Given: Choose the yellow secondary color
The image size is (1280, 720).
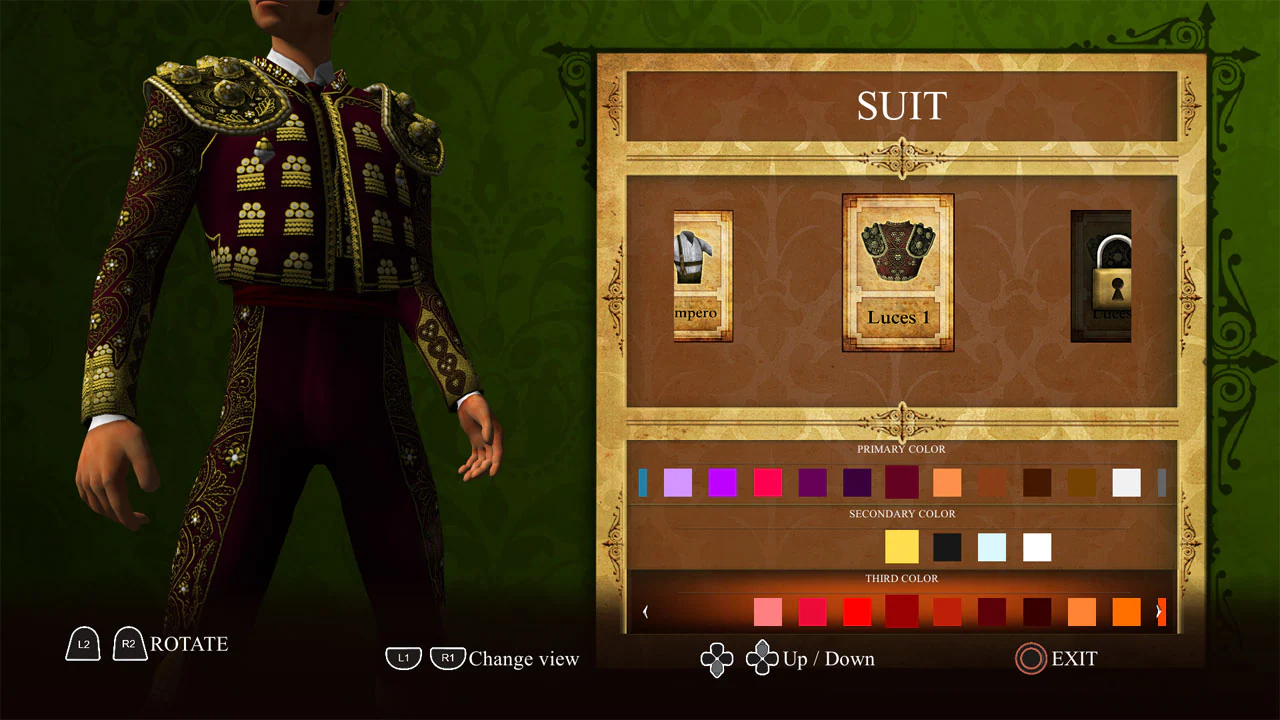Looking at the screenshot, I should point(902,546).
